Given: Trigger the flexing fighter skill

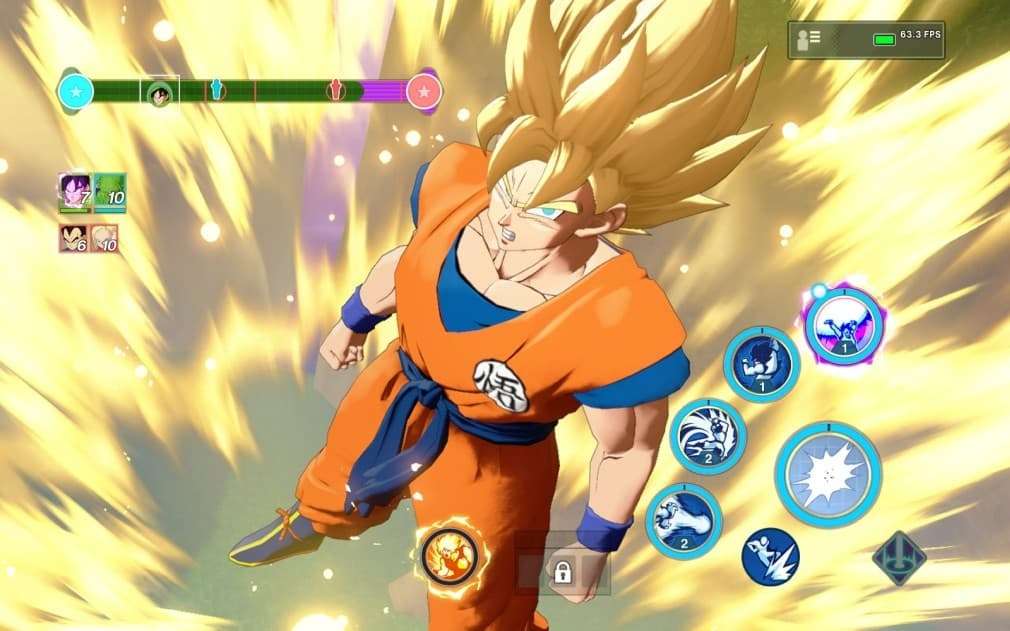Looking at the screenshot, I should (761, 364).
